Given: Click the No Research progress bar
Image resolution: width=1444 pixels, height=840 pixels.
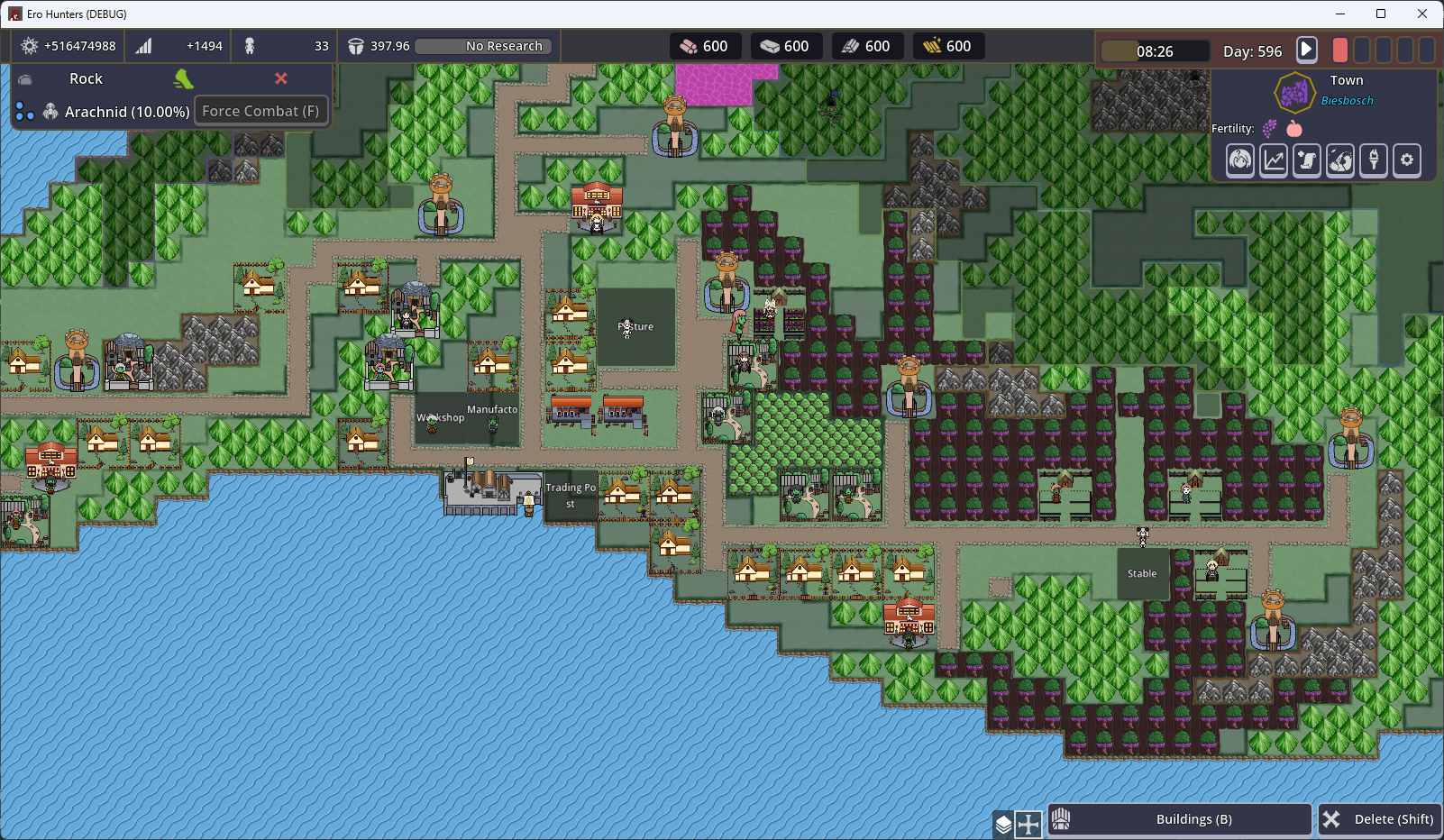Looking at the screenshot, I should click(483, 46).
